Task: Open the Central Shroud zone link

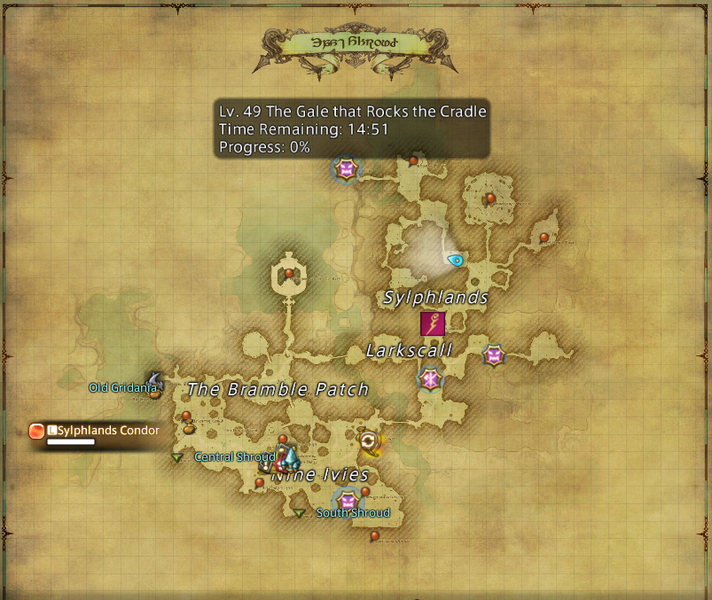Action: [234, 457]
